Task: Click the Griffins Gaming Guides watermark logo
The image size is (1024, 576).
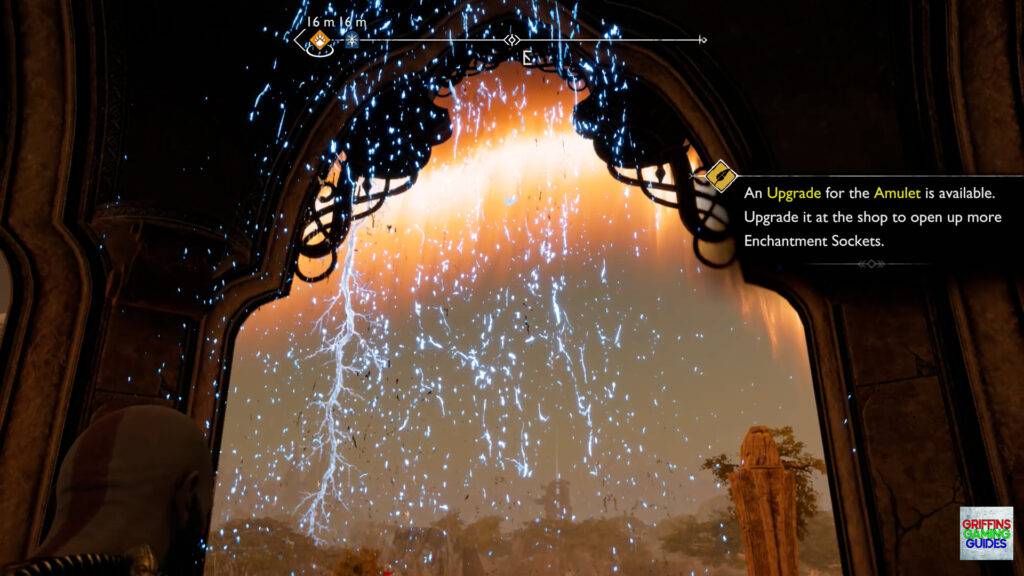Action: click(985, 532)
